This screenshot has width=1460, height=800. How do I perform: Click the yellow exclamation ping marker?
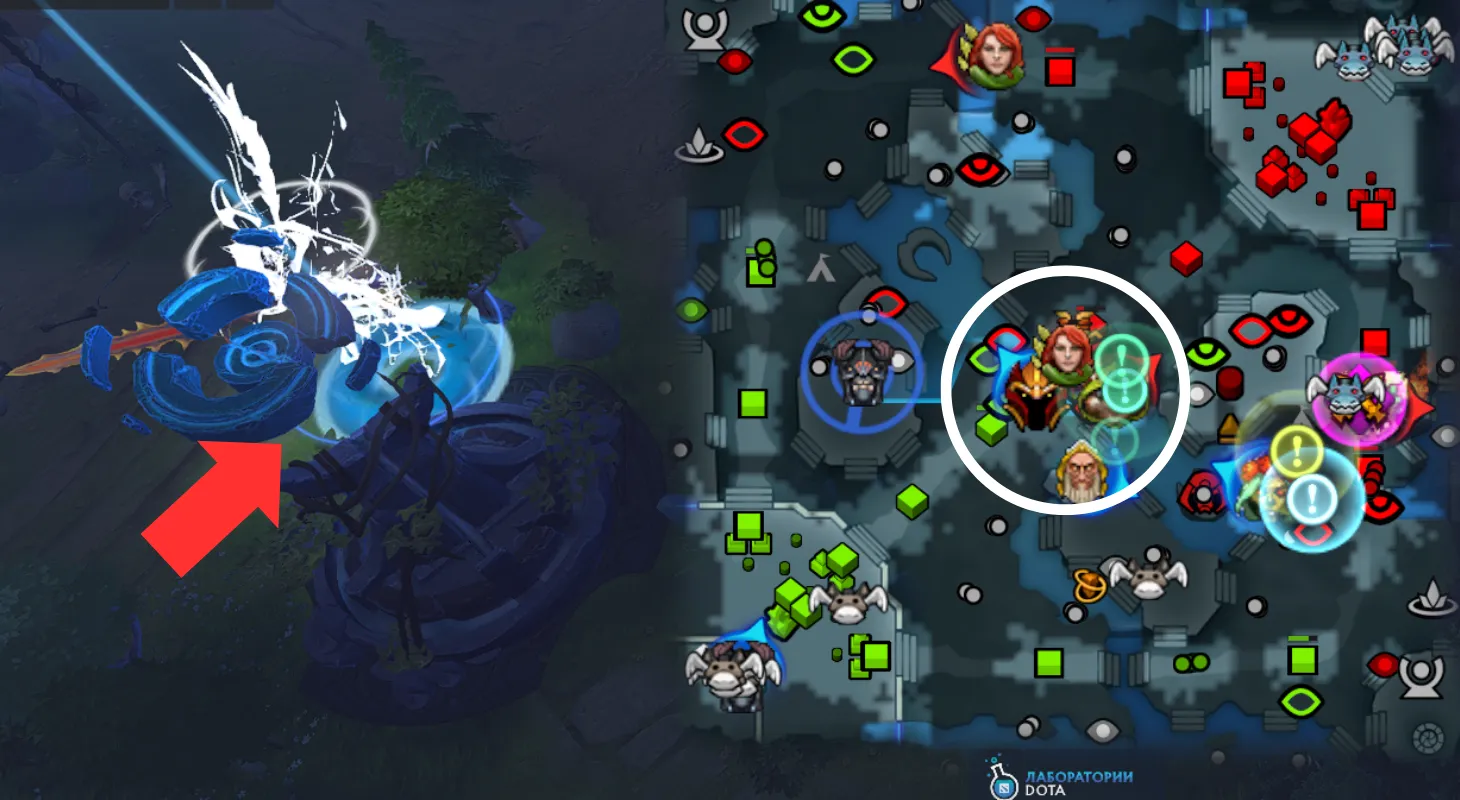tap(1297, 452)
